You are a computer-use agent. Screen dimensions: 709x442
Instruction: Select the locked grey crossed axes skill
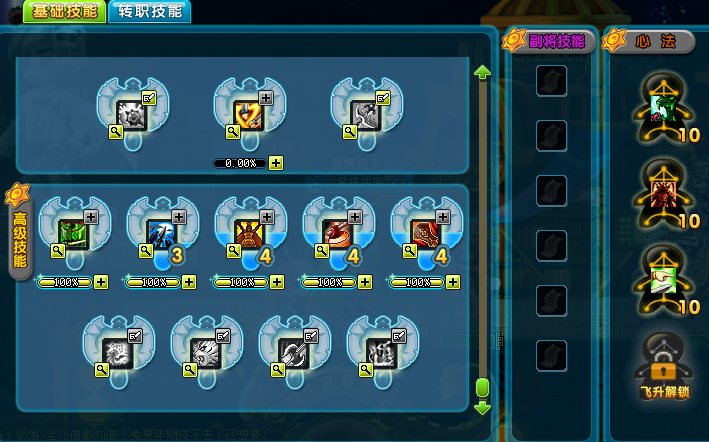point(293,351)
